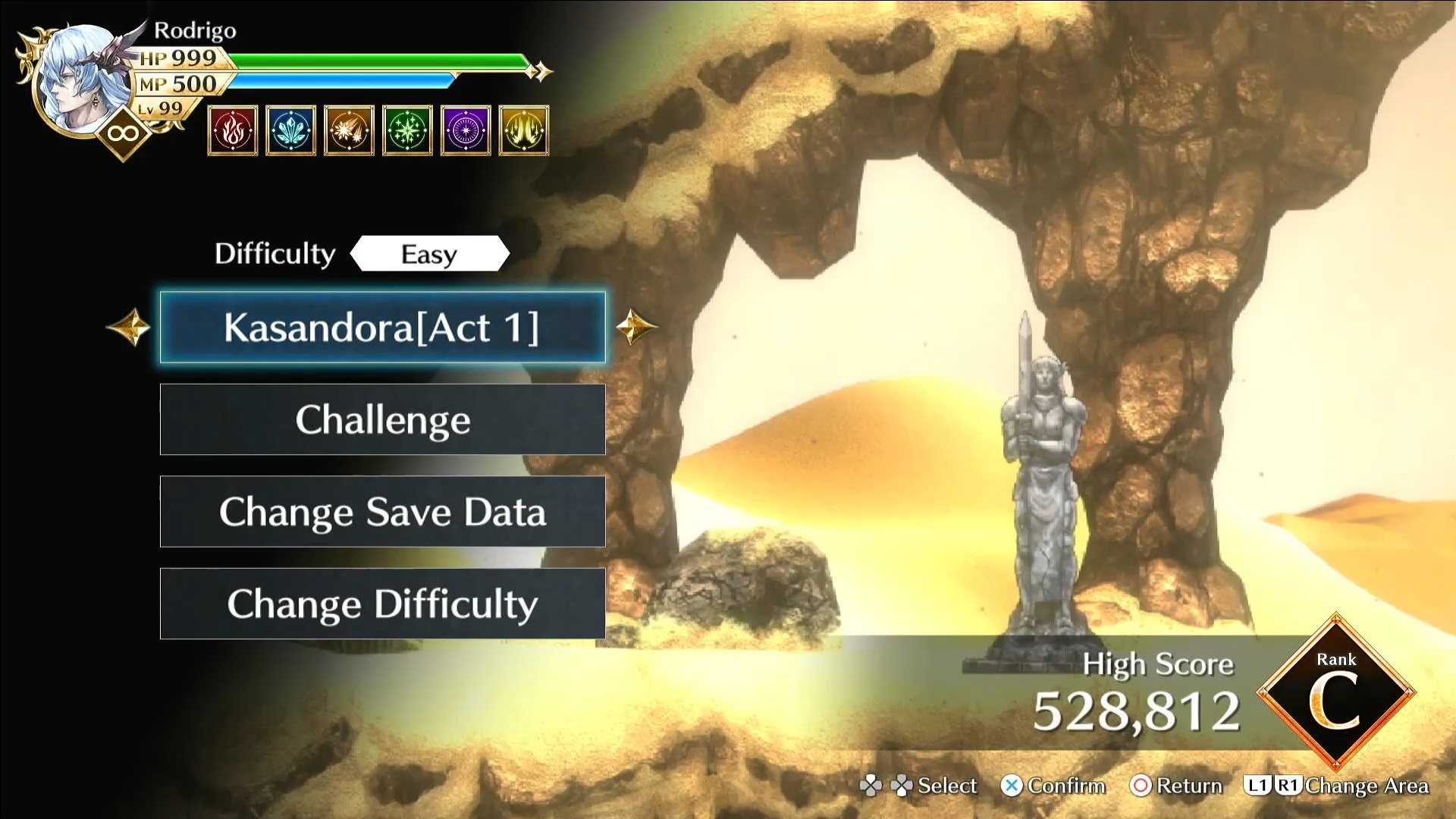Click the gold arrow right of Kasandora
This screenshot has height=819, width=1456.
635,328
